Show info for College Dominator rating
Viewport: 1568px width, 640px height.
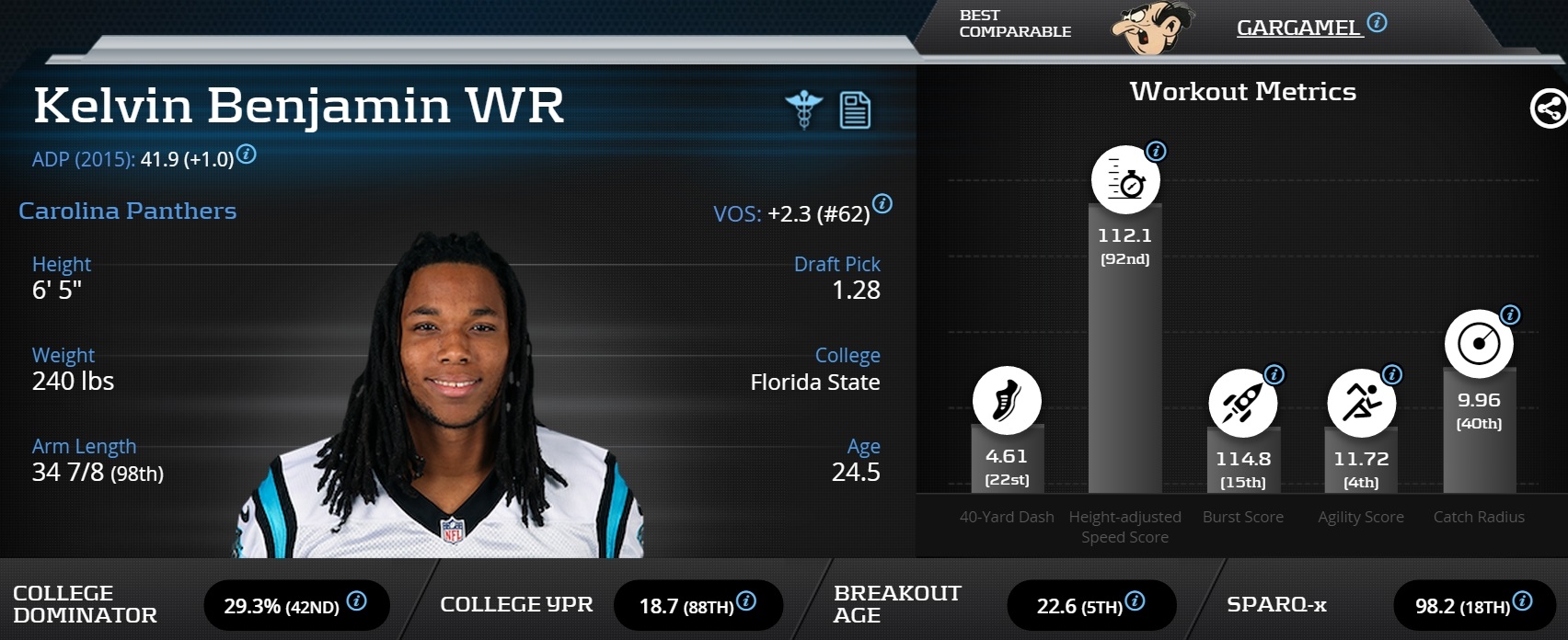point(356,601)
